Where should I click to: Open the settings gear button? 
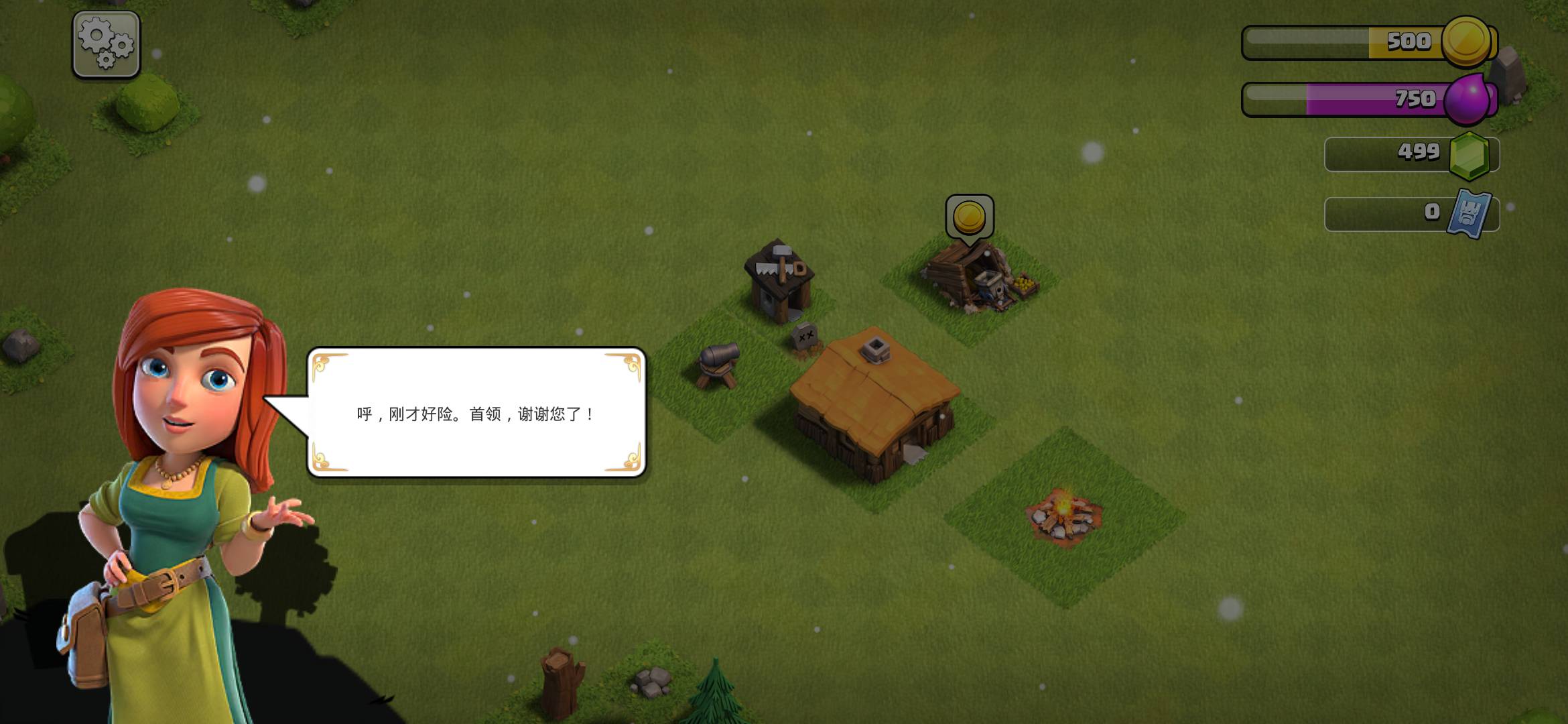[x=106, y=44]
